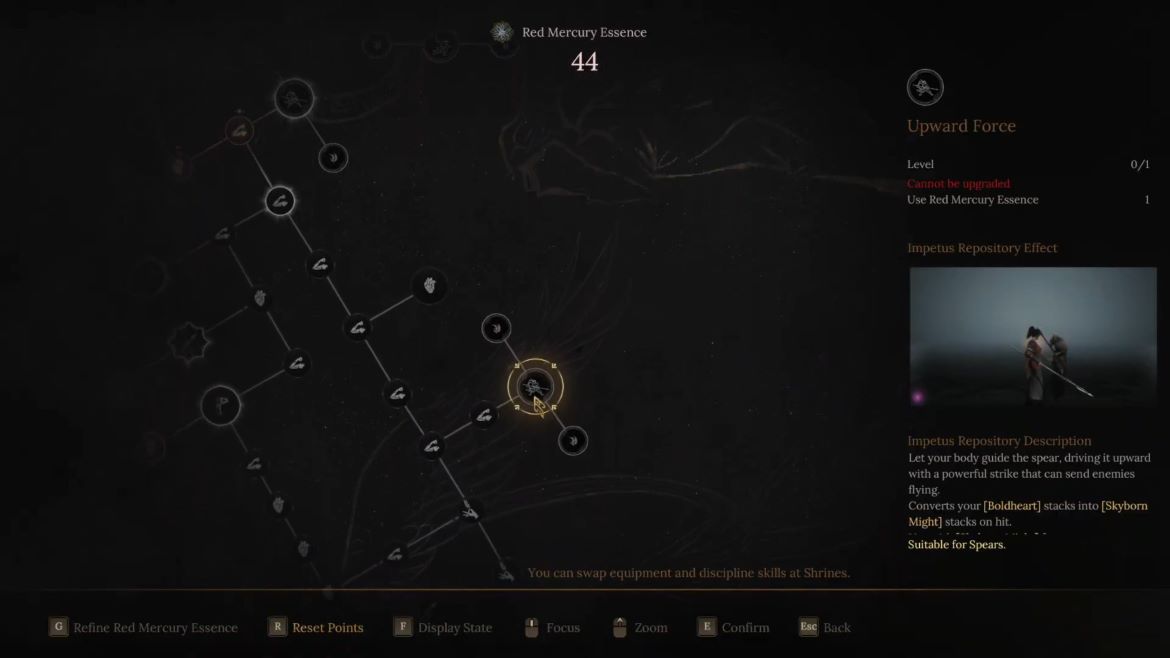Choose the flag emblem skill node
Viewport: 1170px width, 658px height.
tap(220, 405)
